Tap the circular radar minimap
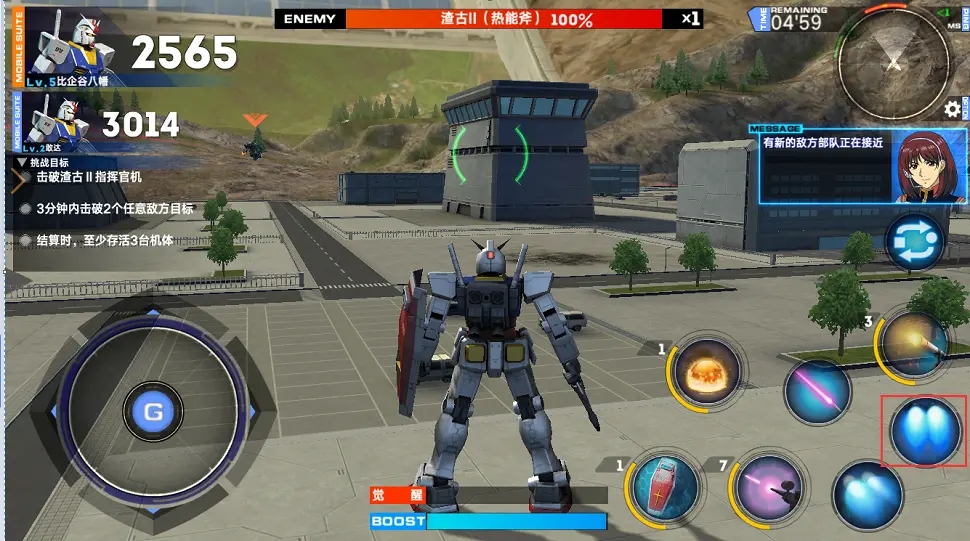 tap(892, 66)
